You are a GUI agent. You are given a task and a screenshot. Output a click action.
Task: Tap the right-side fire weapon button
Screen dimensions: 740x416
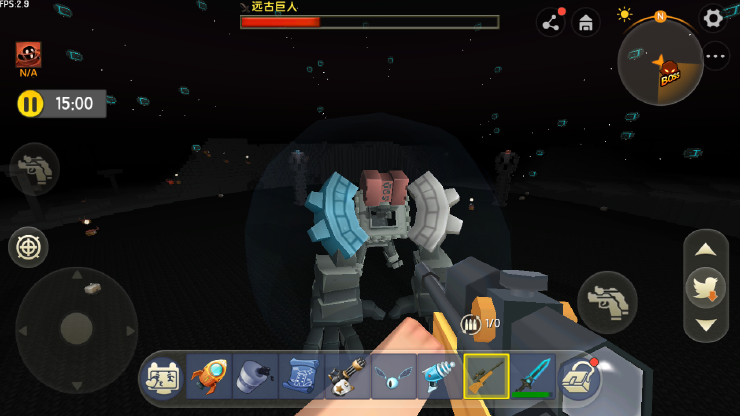click(607, 301)
